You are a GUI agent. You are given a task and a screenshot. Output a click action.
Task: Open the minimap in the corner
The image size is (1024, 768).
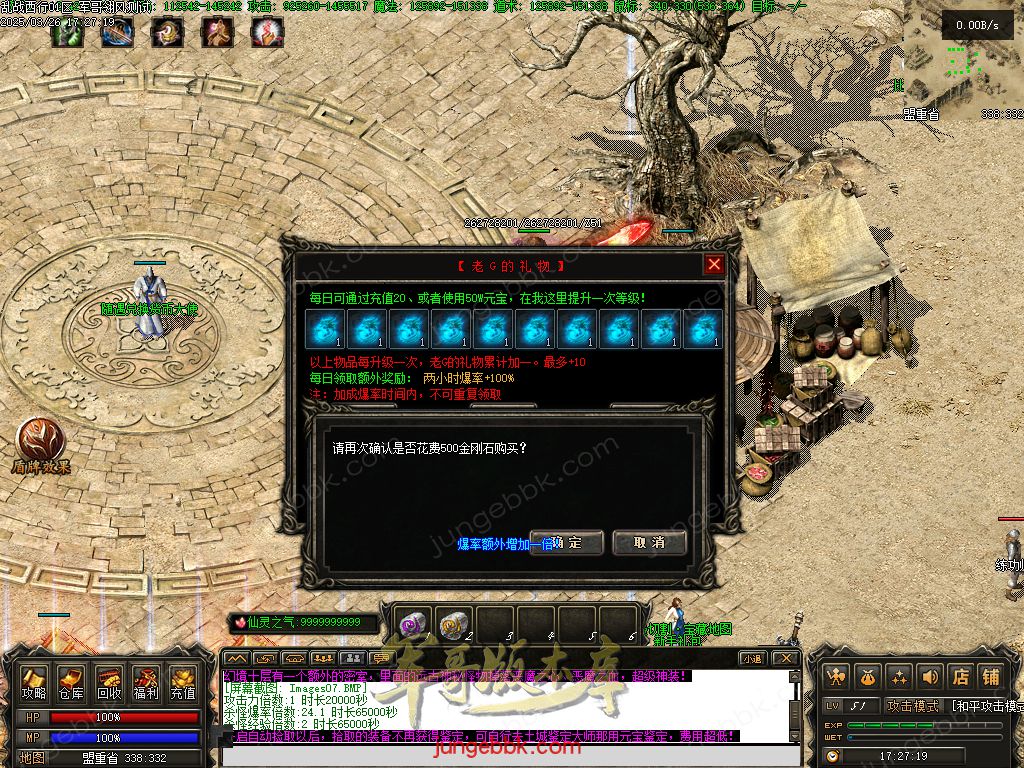point(962,55)
